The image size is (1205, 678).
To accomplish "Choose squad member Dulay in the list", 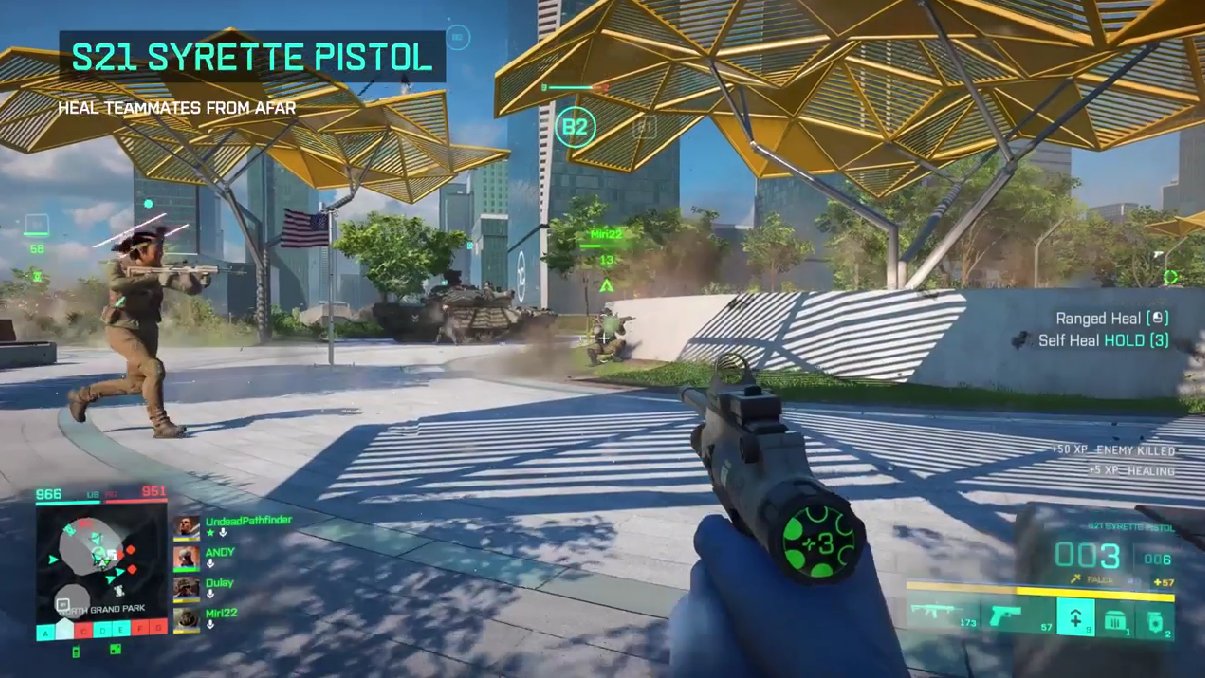I will click(x=186, y=588).
